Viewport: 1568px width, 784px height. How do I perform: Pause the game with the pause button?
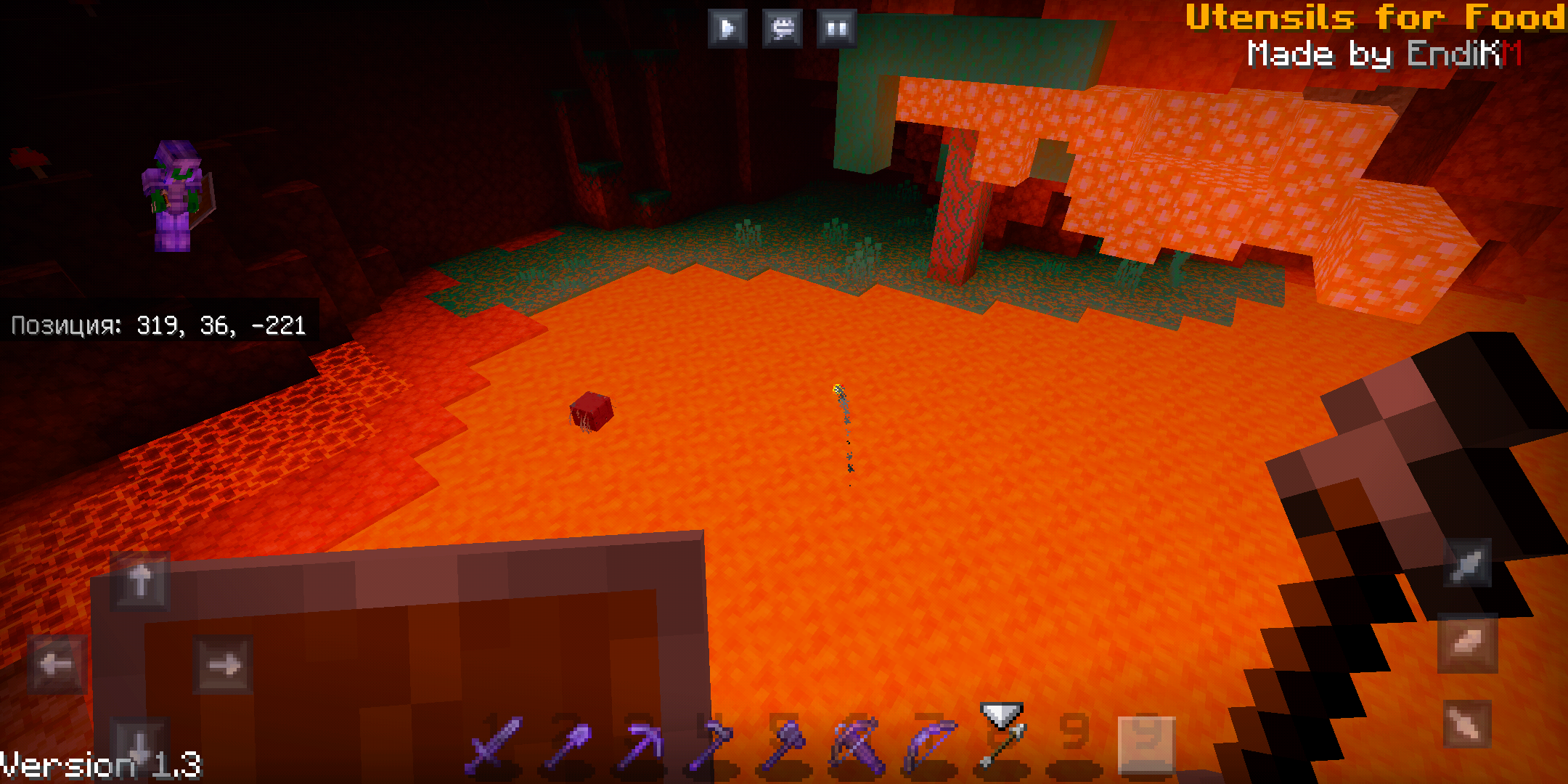pyautogui.click(x=836, y=29)
